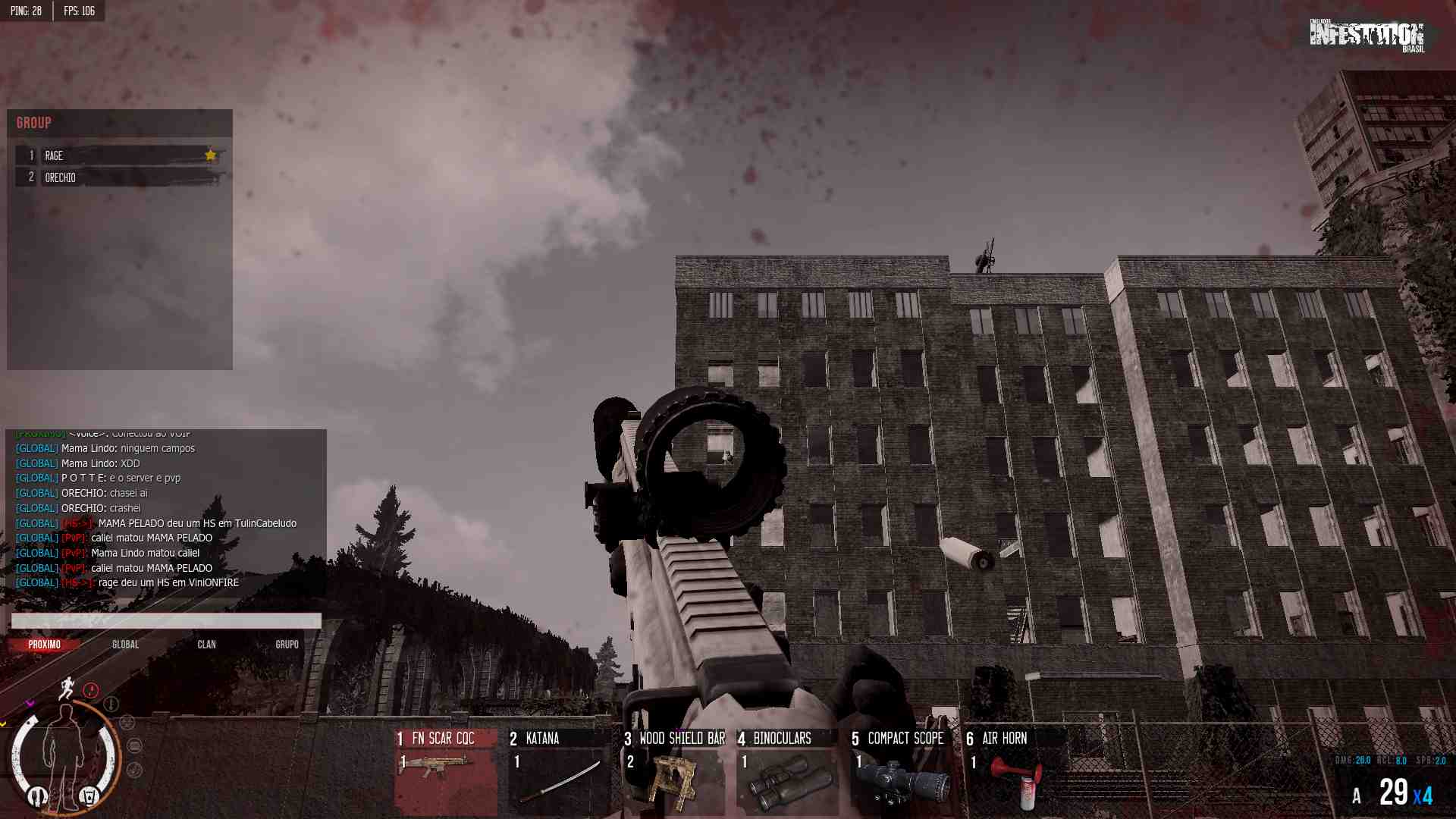This screenshot has width=1456, height=819.
Task: Switch to the Global chat tab
Action: click(x=126, y=645)
